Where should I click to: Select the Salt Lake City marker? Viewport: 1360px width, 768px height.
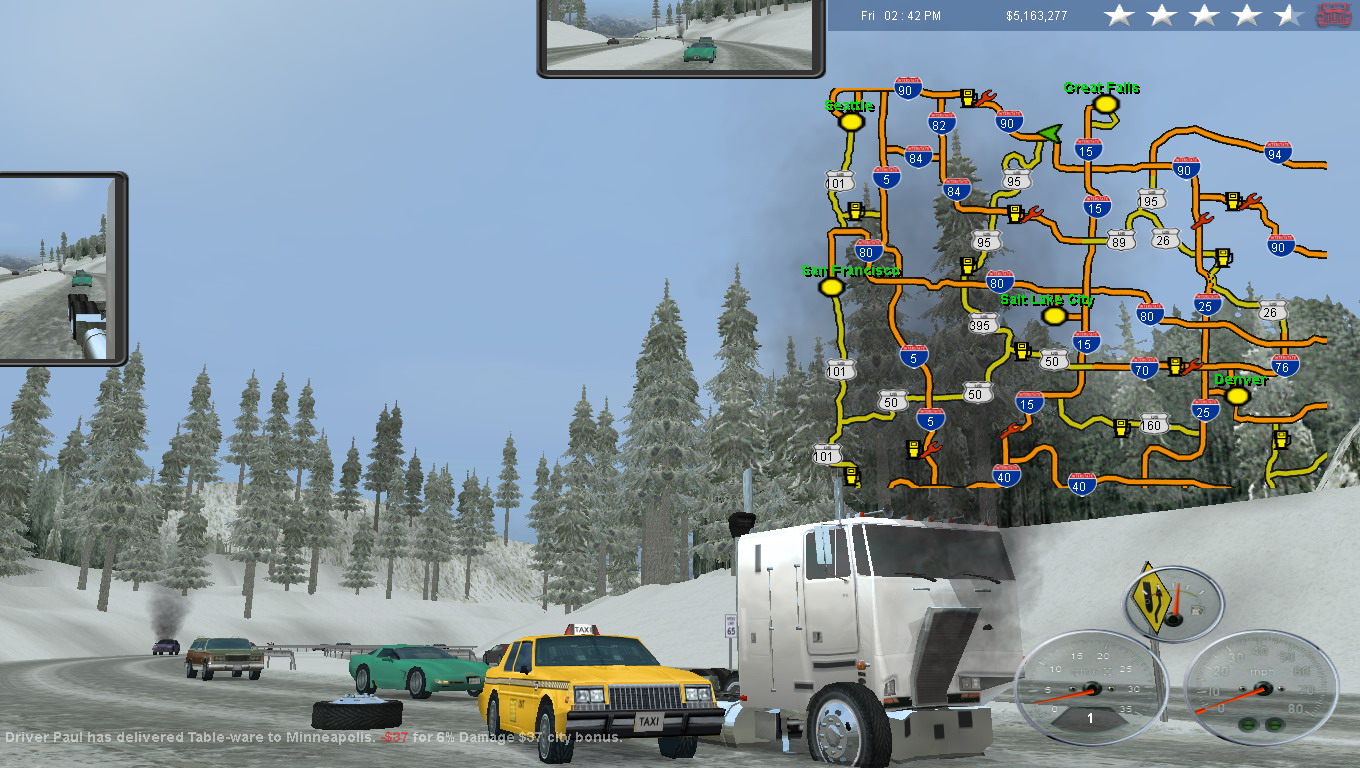(1052, 316)
